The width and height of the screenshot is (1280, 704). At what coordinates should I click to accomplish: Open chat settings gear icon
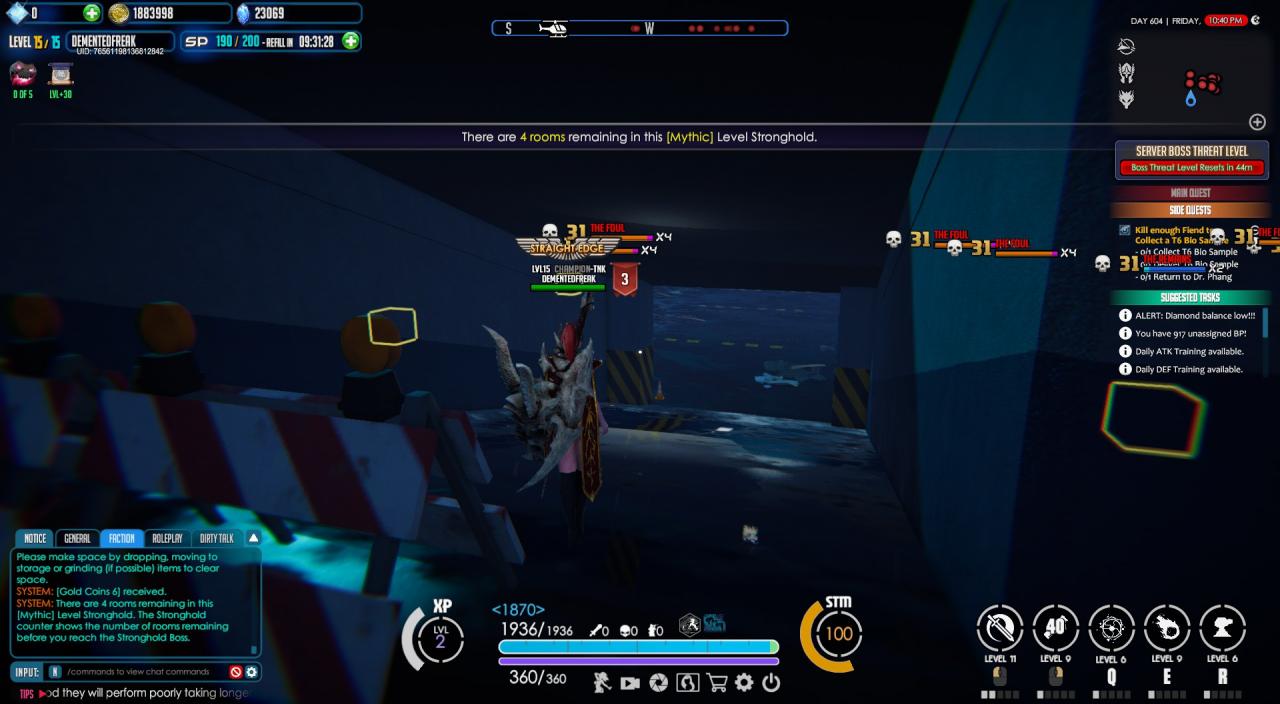[x=252, y=672]
